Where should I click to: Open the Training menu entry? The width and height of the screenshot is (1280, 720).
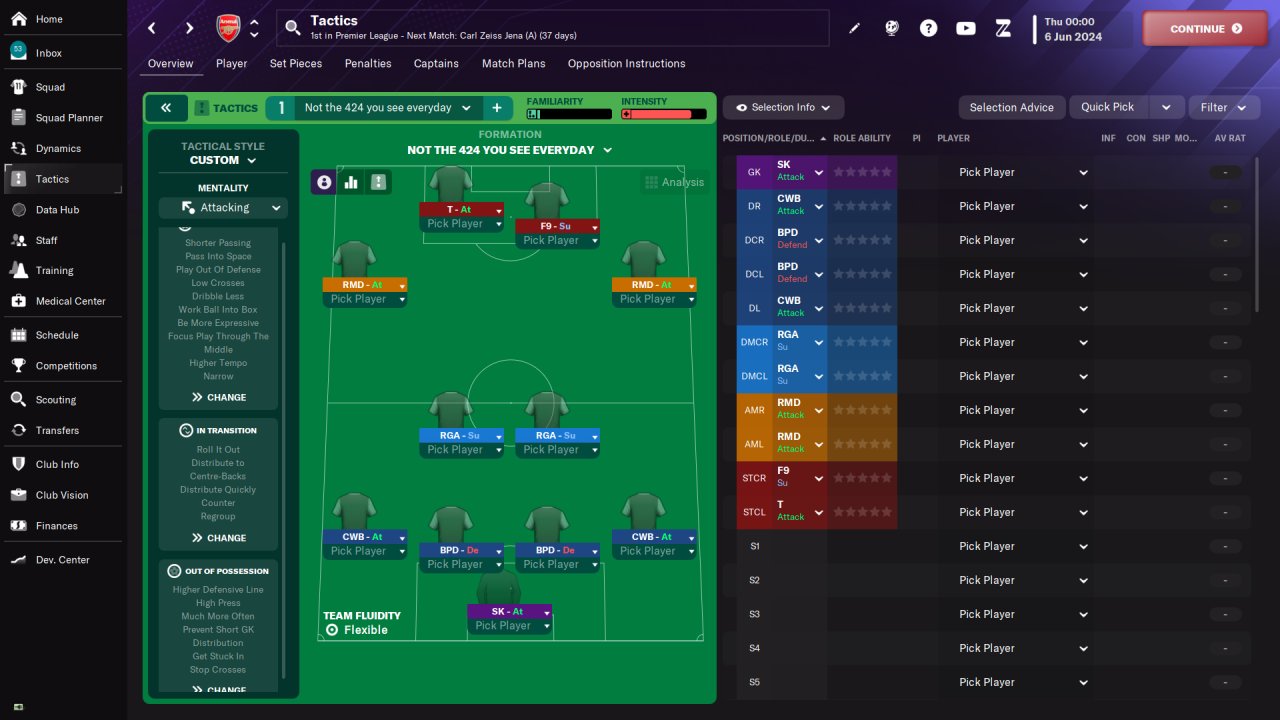(54, 270)
